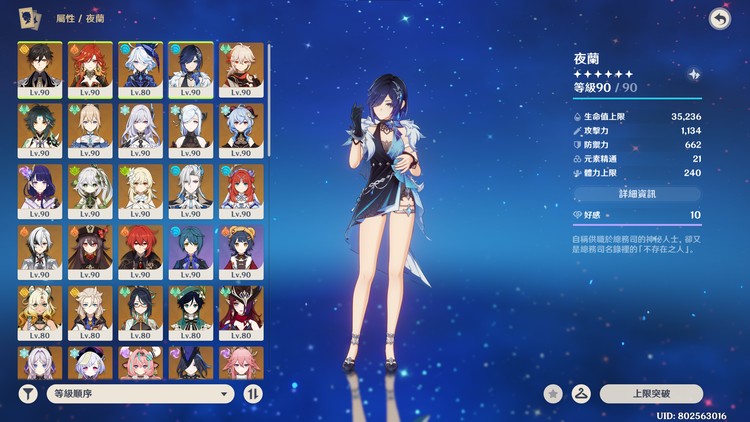
Task: Select Arlecchino's character portrait
Action: [x=39, y=251]
